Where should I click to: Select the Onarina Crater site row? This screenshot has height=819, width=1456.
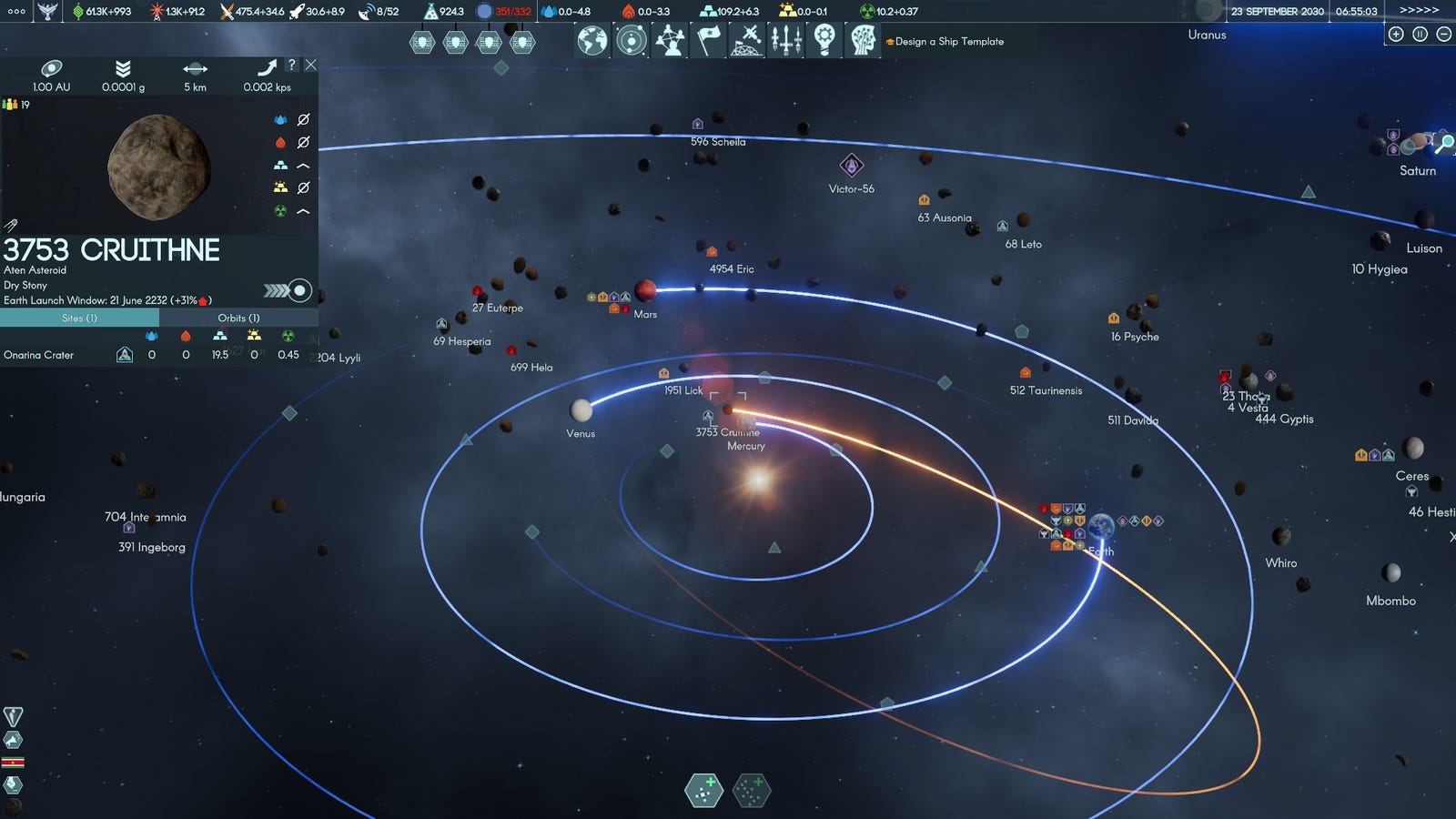click(x=38, y=355)
